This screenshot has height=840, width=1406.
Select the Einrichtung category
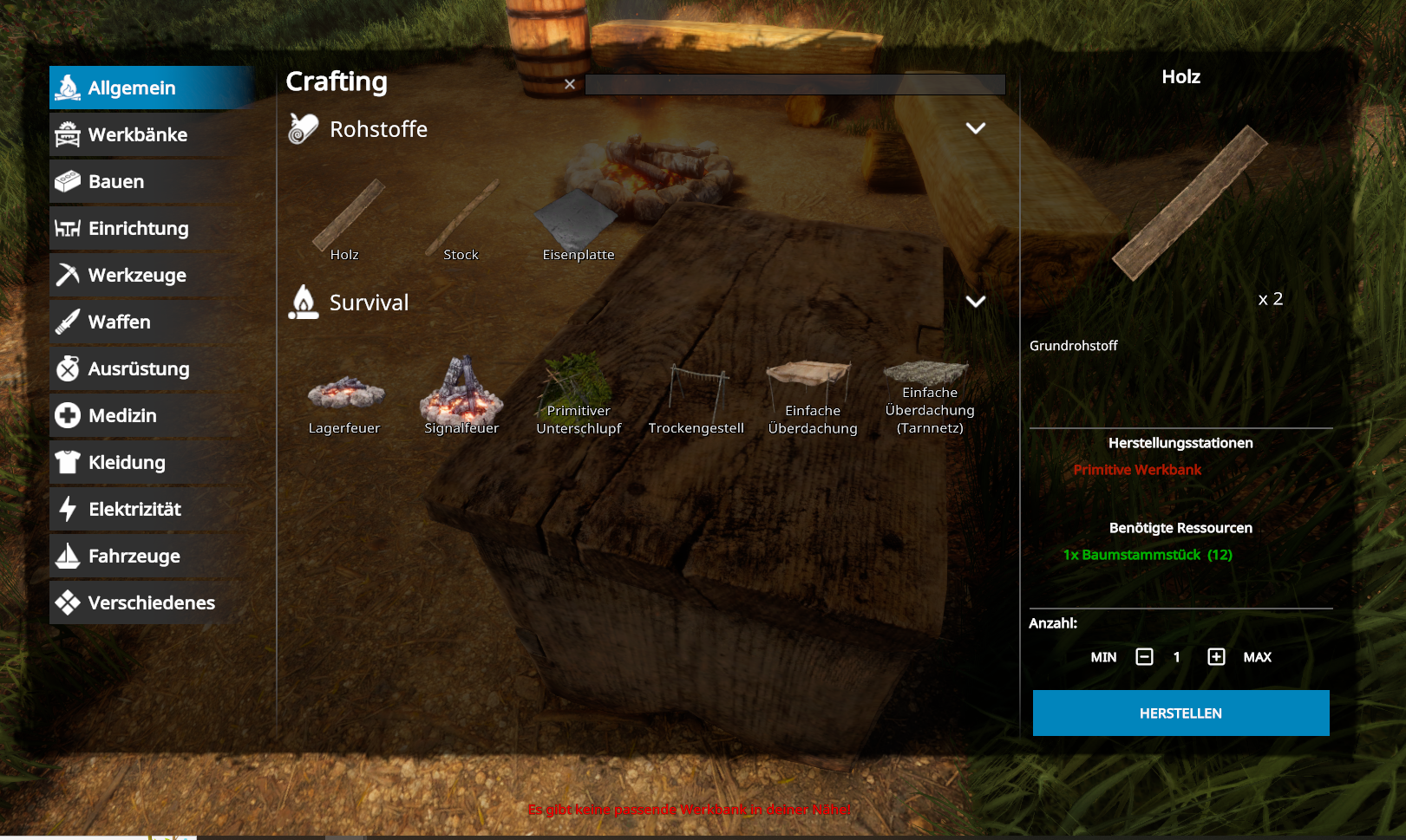139,229
